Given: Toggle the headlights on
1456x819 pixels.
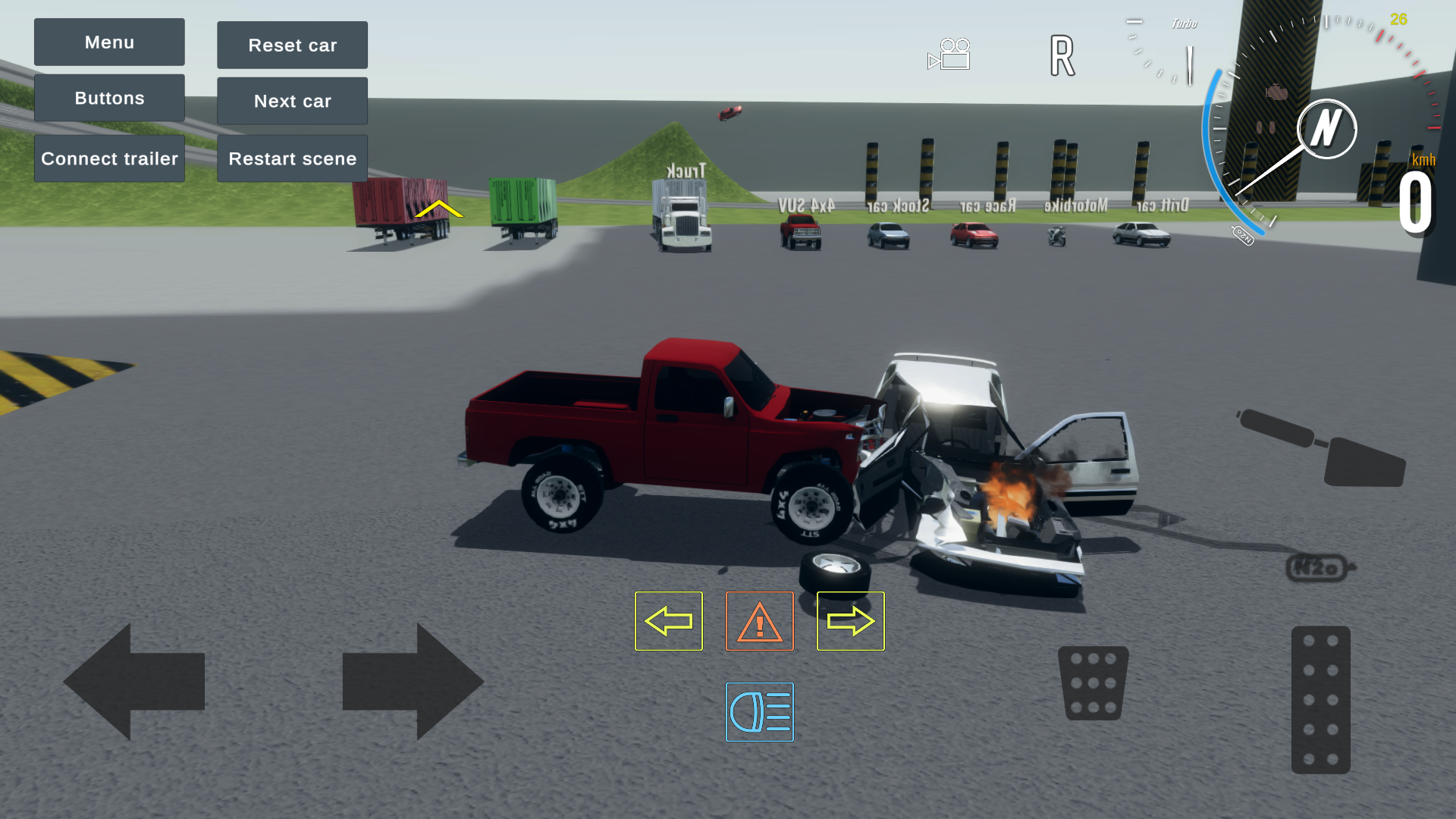Looking at the screenshot, I should click(759, 713).
